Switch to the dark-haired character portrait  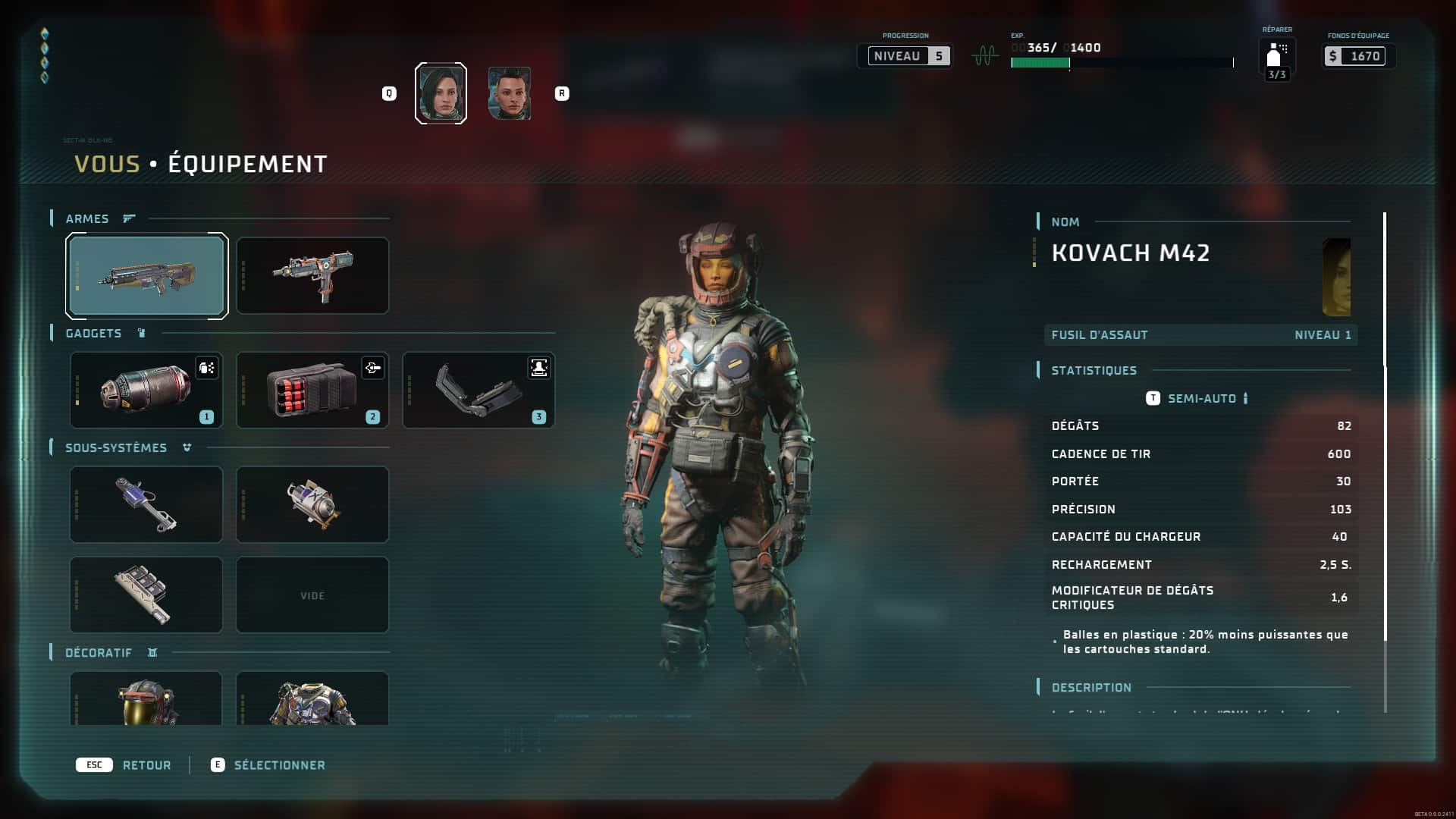[441, 93]
